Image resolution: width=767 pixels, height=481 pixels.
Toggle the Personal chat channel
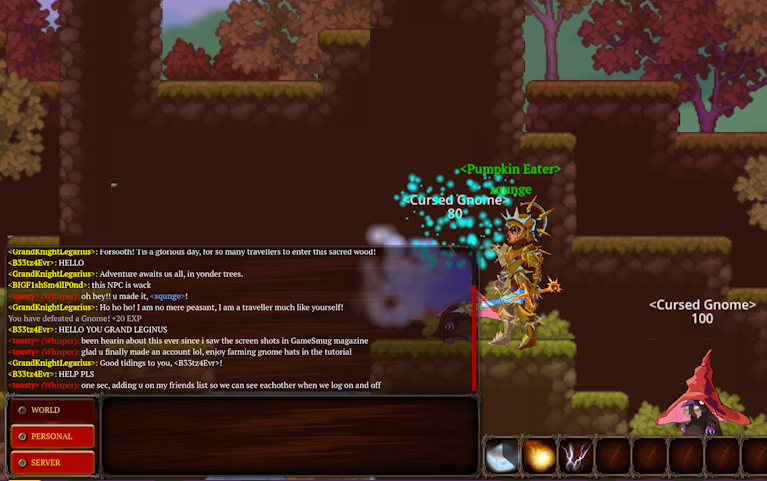point(52,436)
